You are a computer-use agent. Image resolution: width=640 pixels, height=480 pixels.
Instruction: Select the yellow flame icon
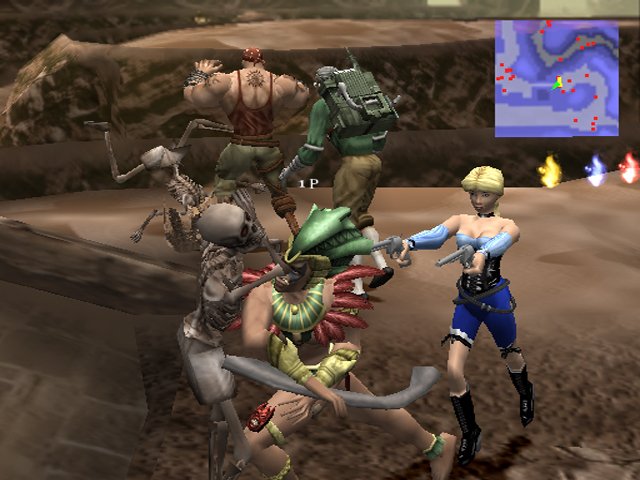550,172
